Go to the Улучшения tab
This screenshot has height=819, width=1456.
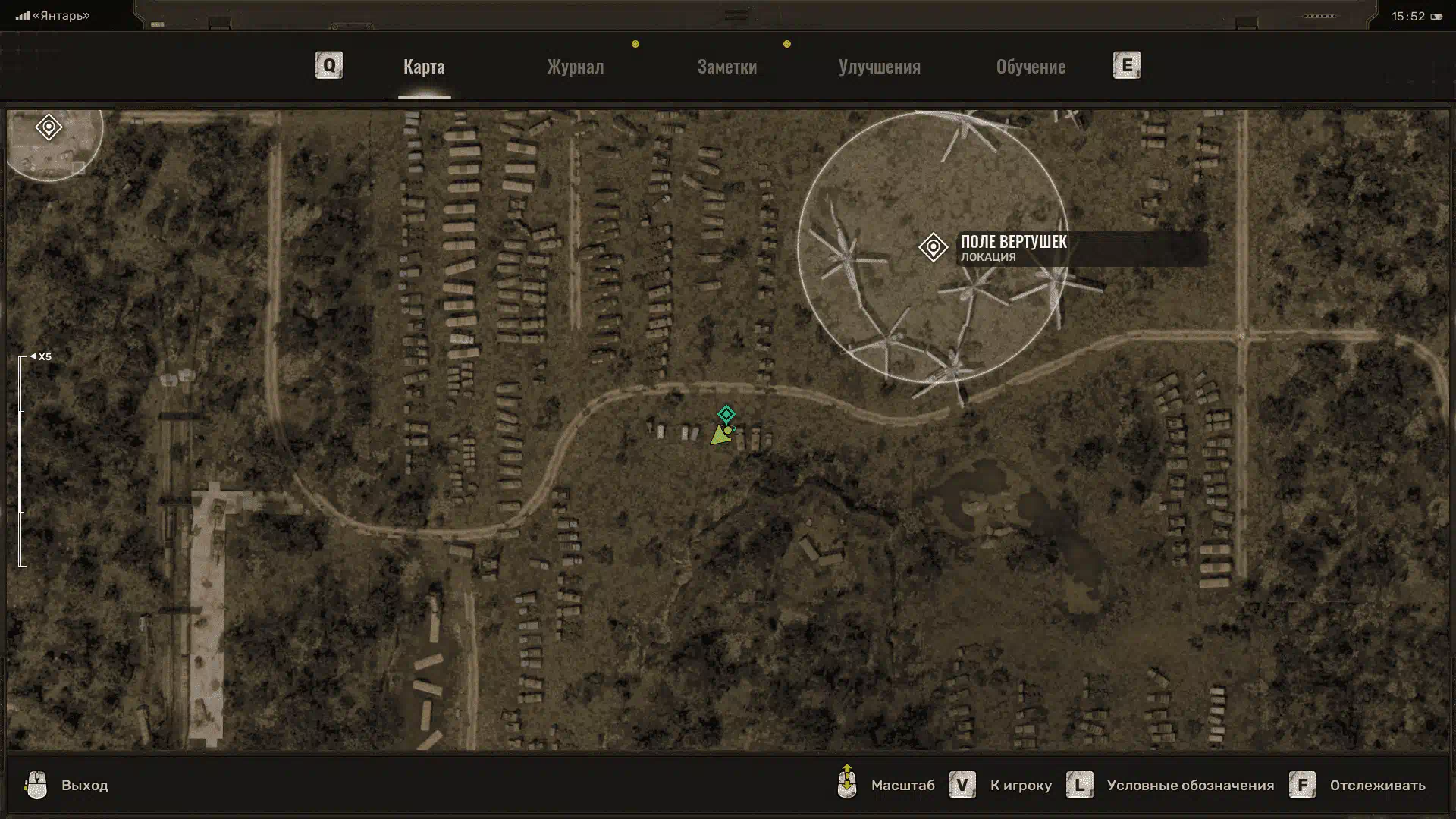[x=879, y=67]
